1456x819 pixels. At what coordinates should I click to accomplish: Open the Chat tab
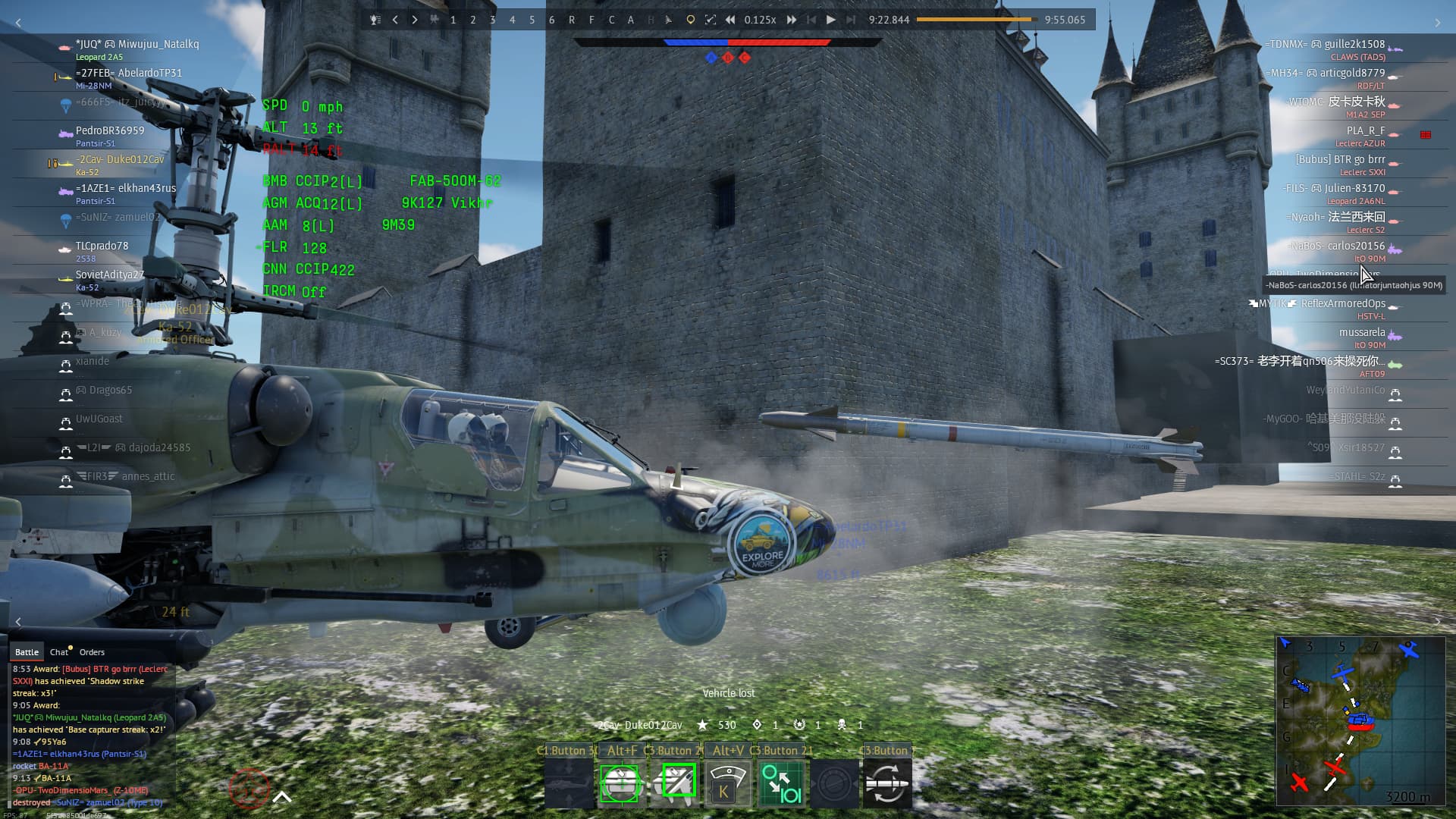(59, 652)
